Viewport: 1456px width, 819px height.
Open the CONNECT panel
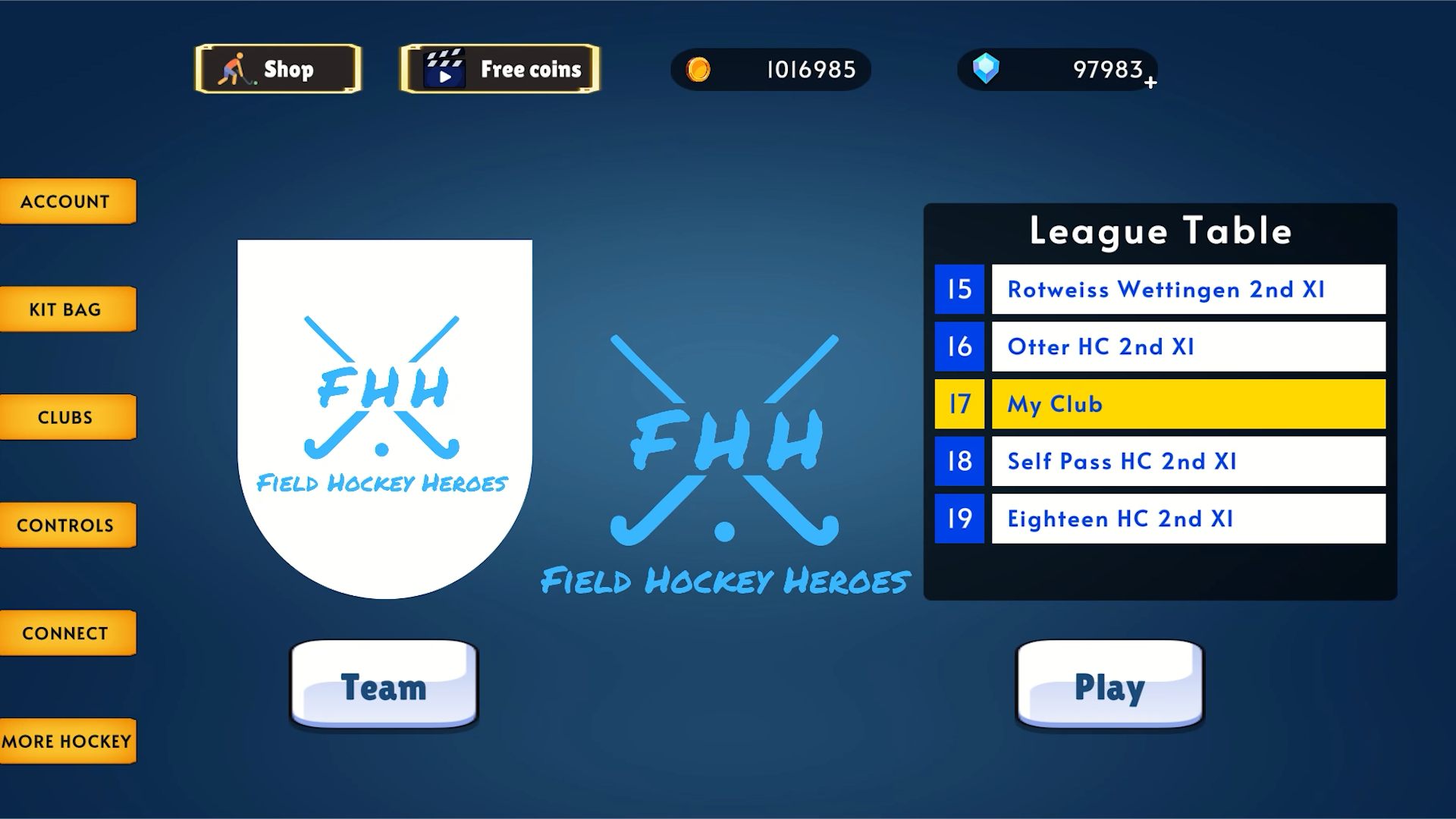[x=67, y=632]
